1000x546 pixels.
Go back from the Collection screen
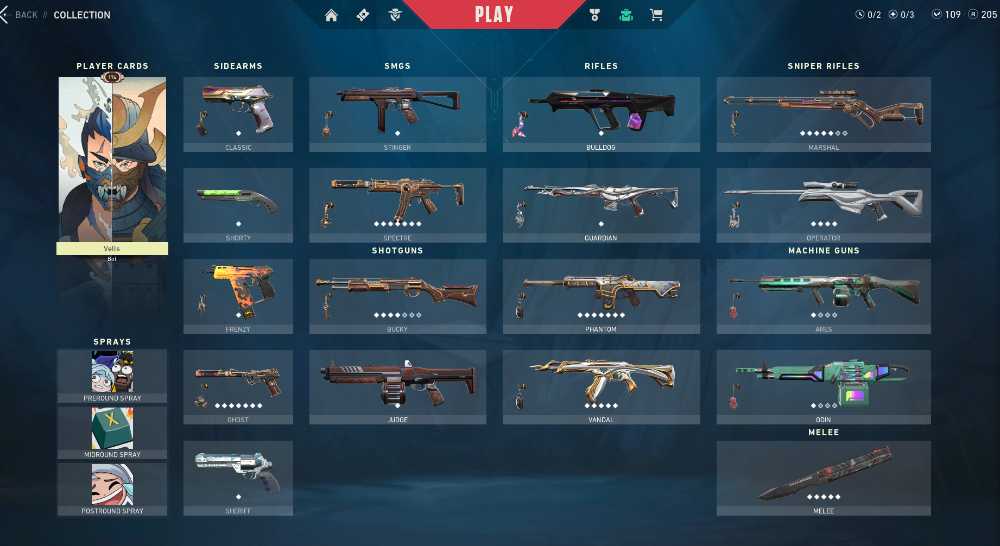22,15
